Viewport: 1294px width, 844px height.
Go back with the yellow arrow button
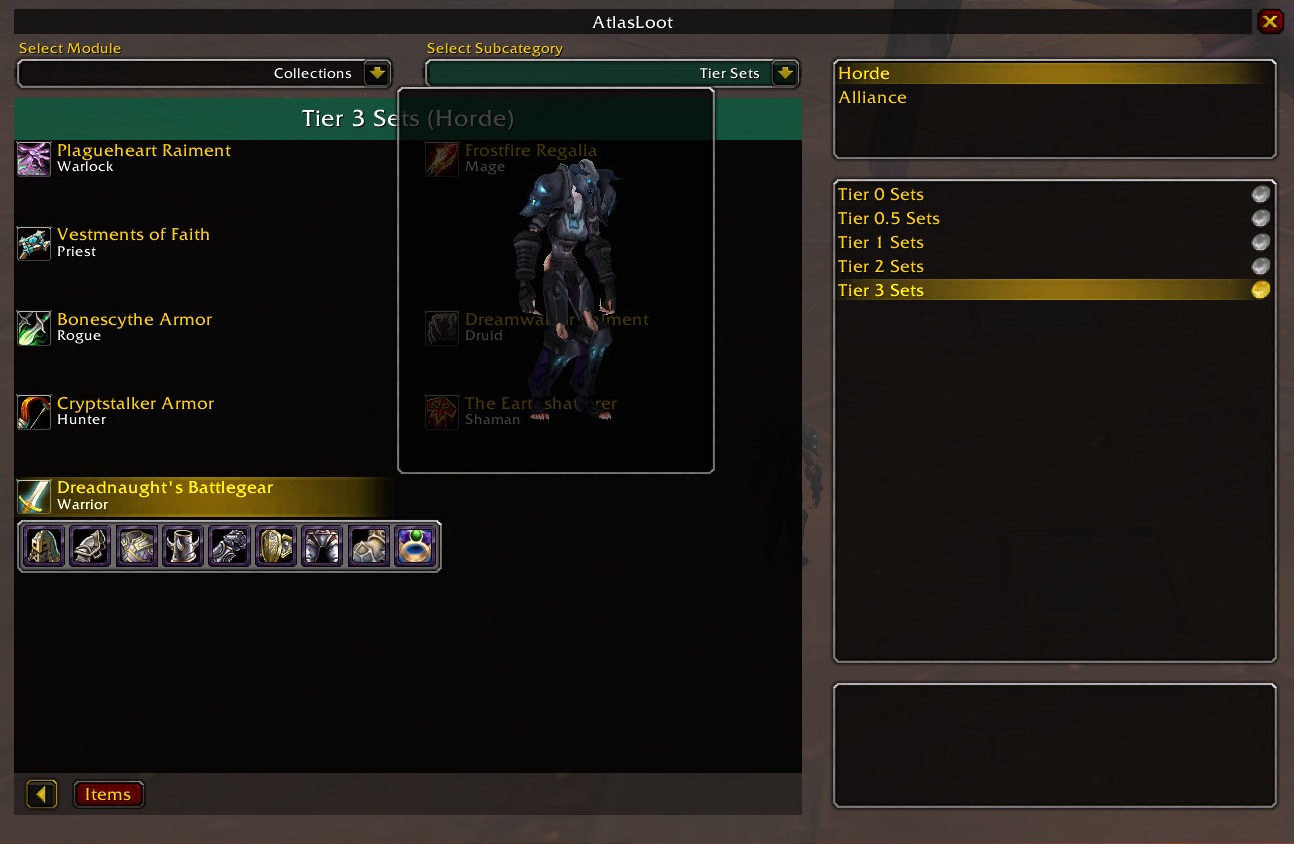click(41, 794)
